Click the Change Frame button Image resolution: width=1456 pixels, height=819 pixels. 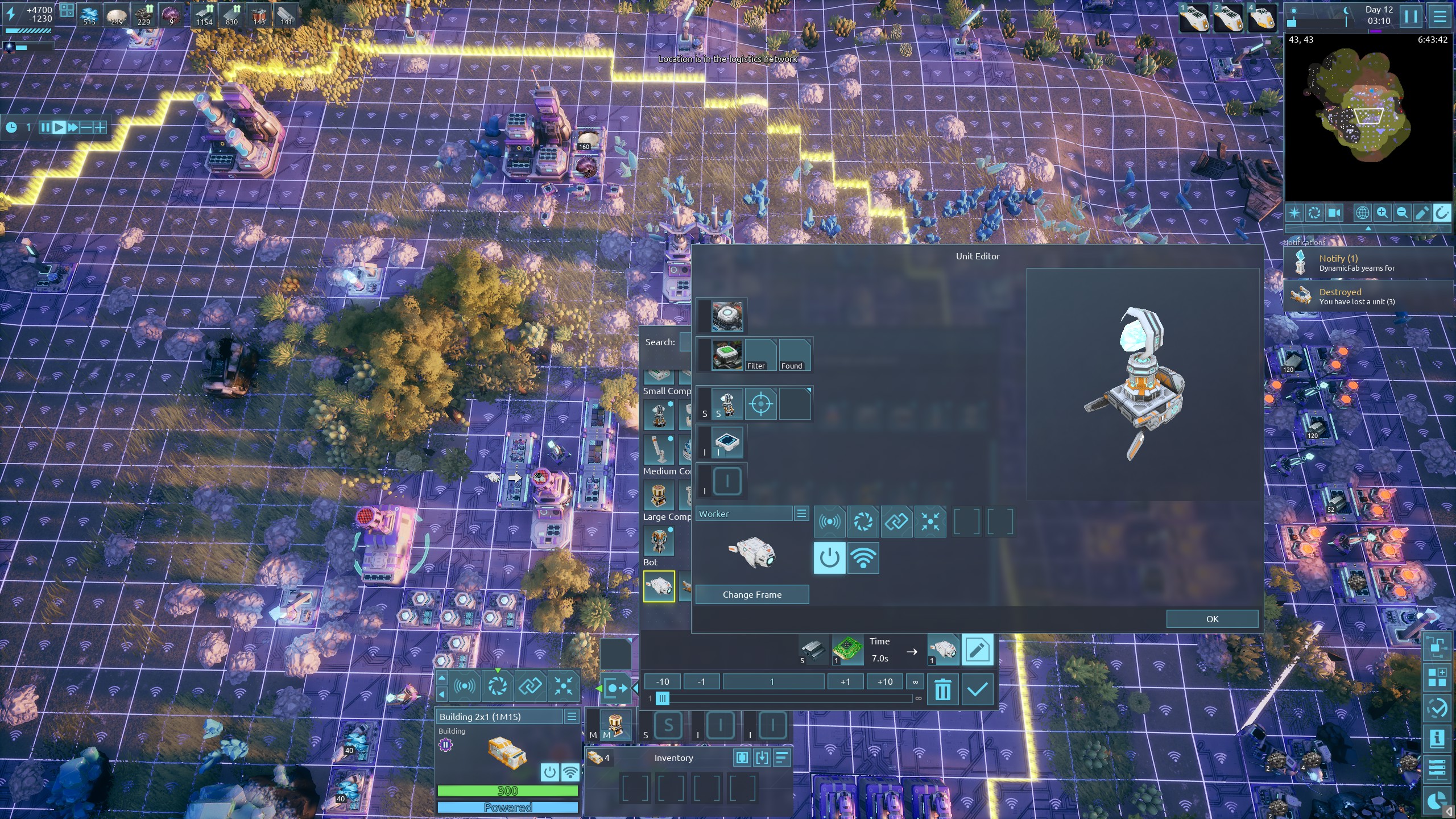(x=752, y=594)
